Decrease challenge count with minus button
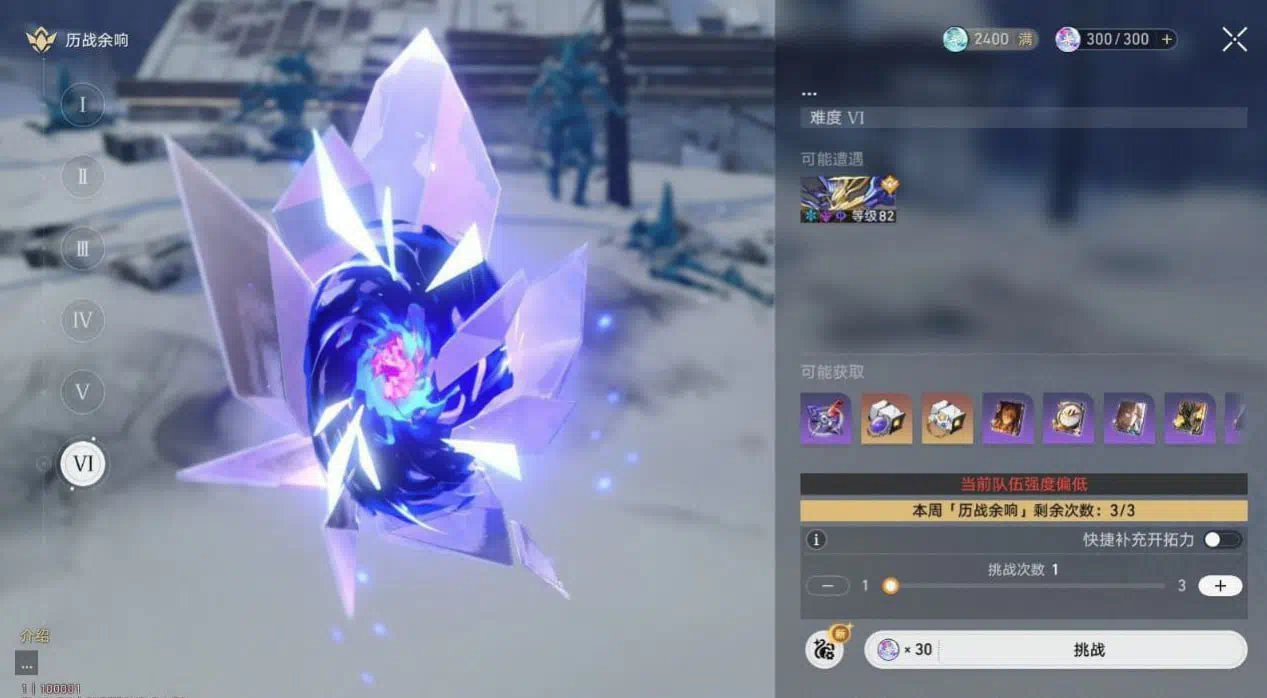Screen dimensions: 1267x698 [827, 586]
